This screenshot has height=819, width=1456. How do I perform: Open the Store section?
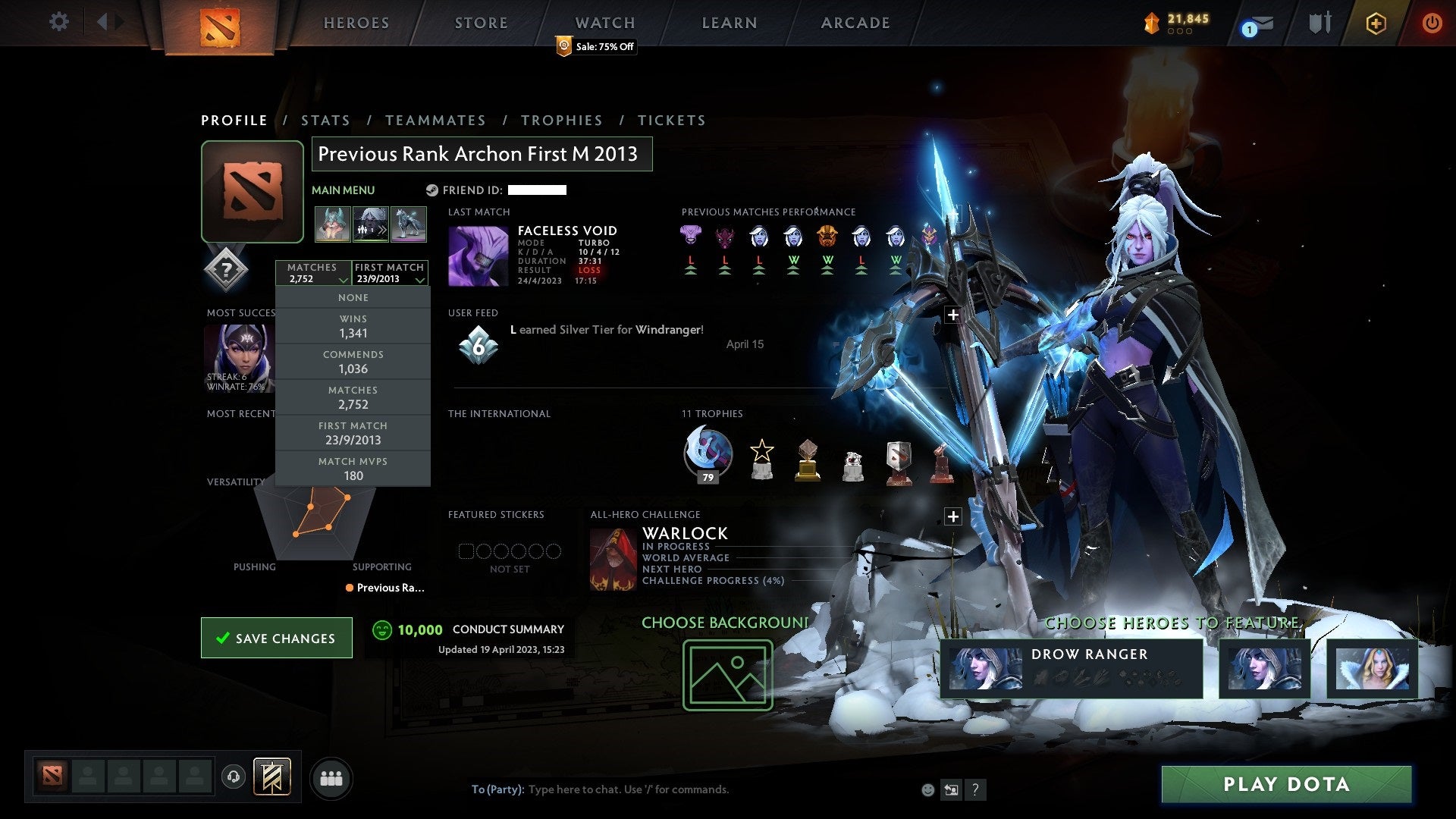tap(481, 23)
